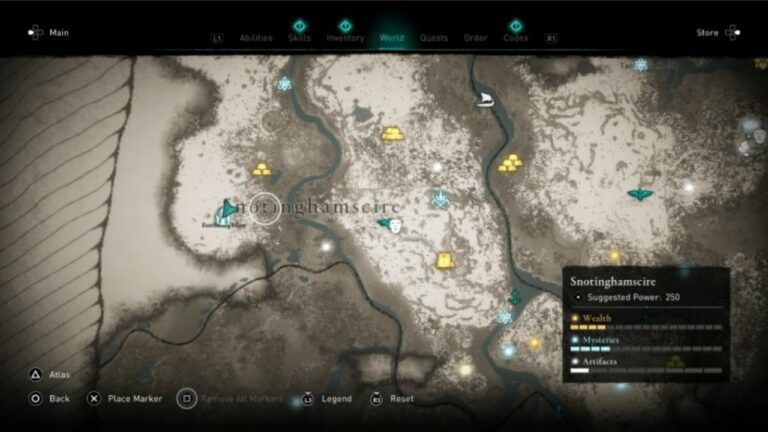Select the teal raven synchronization point marker
Image resolution: width=768 pixels, height=432 pixels.
(x=640, y=193)
